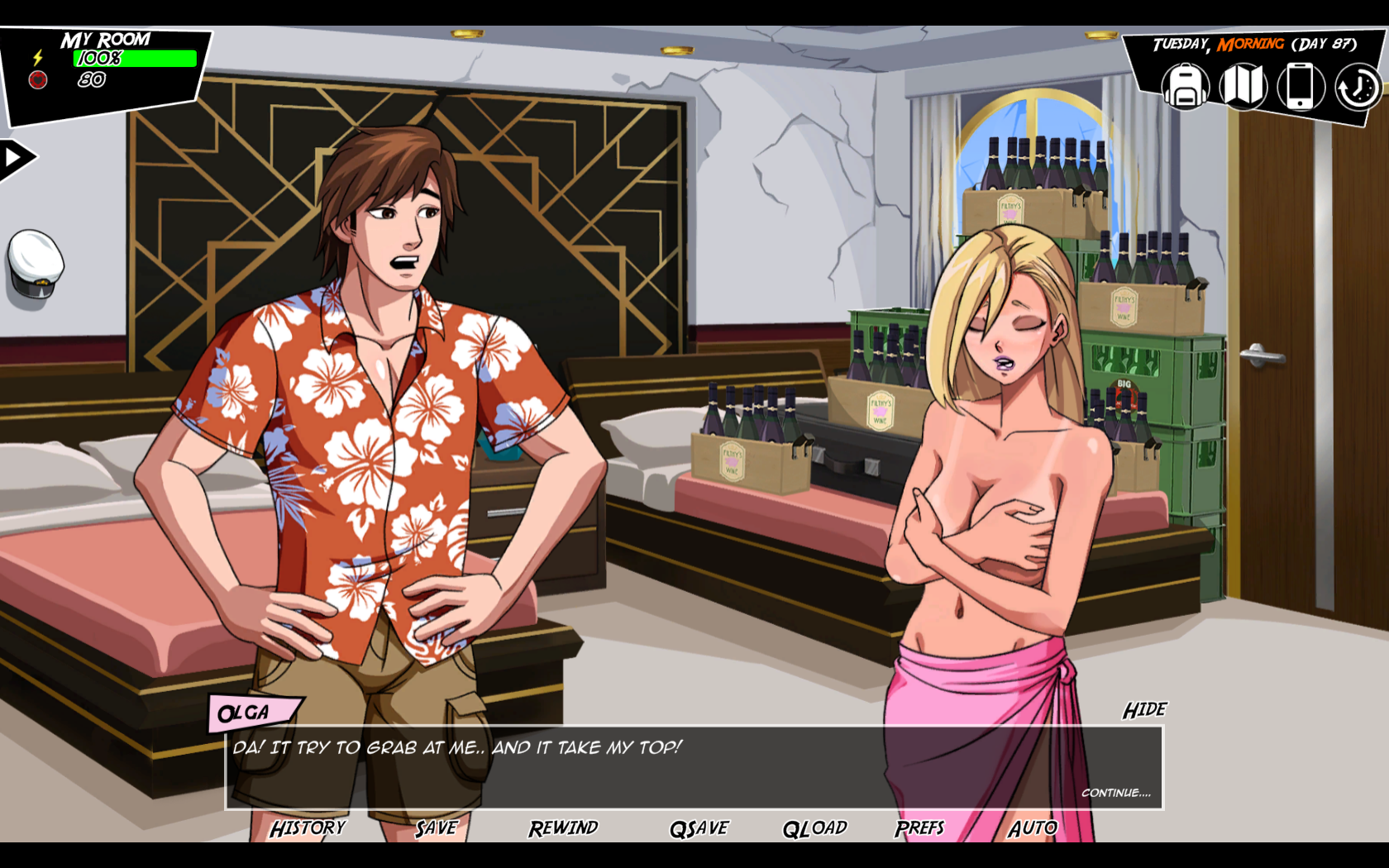Expand the side panel arrow

point(15,157)
